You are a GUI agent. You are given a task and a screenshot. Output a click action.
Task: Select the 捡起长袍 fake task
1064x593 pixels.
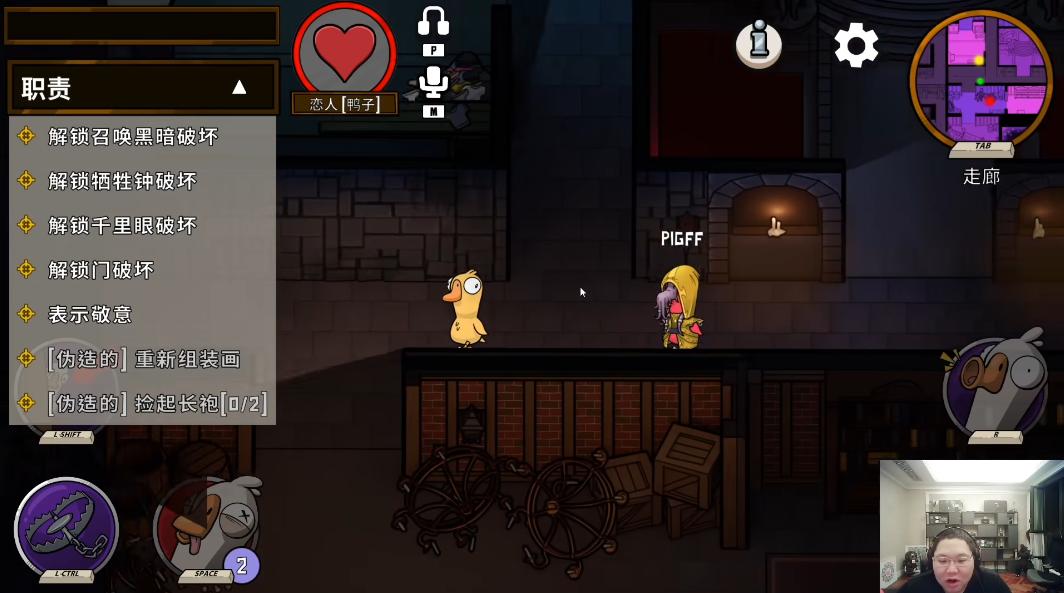coord(157,404)
